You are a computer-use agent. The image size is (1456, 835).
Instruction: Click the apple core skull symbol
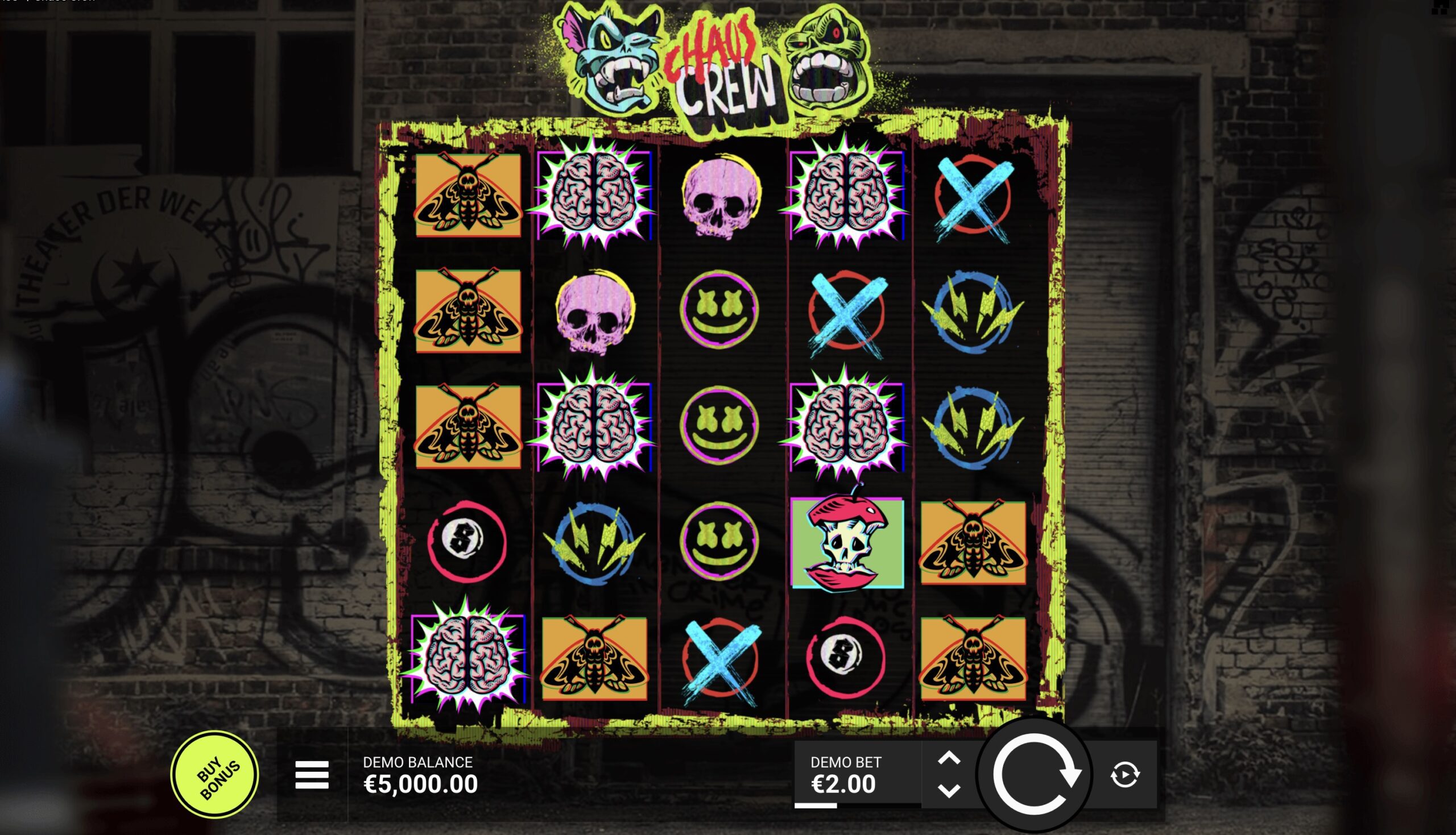[846, 542]
